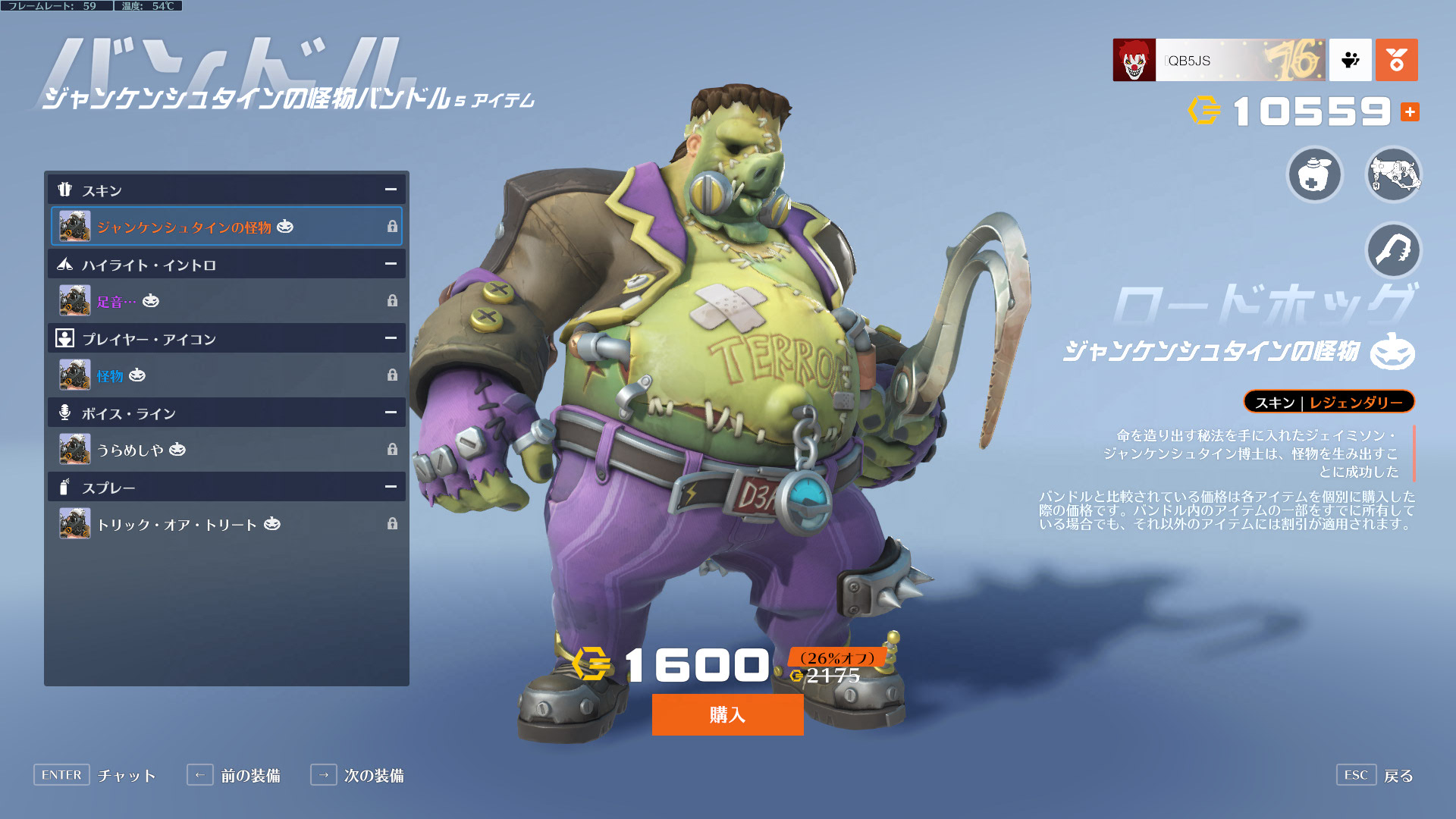Choose the 怪物 player icon item

pos(226,375)
